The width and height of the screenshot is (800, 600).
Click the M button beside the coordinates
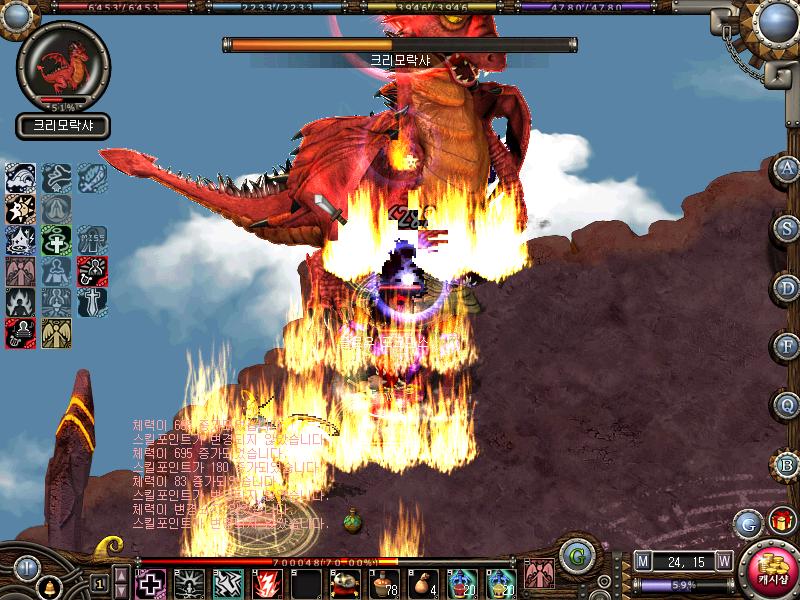(642, 560)
